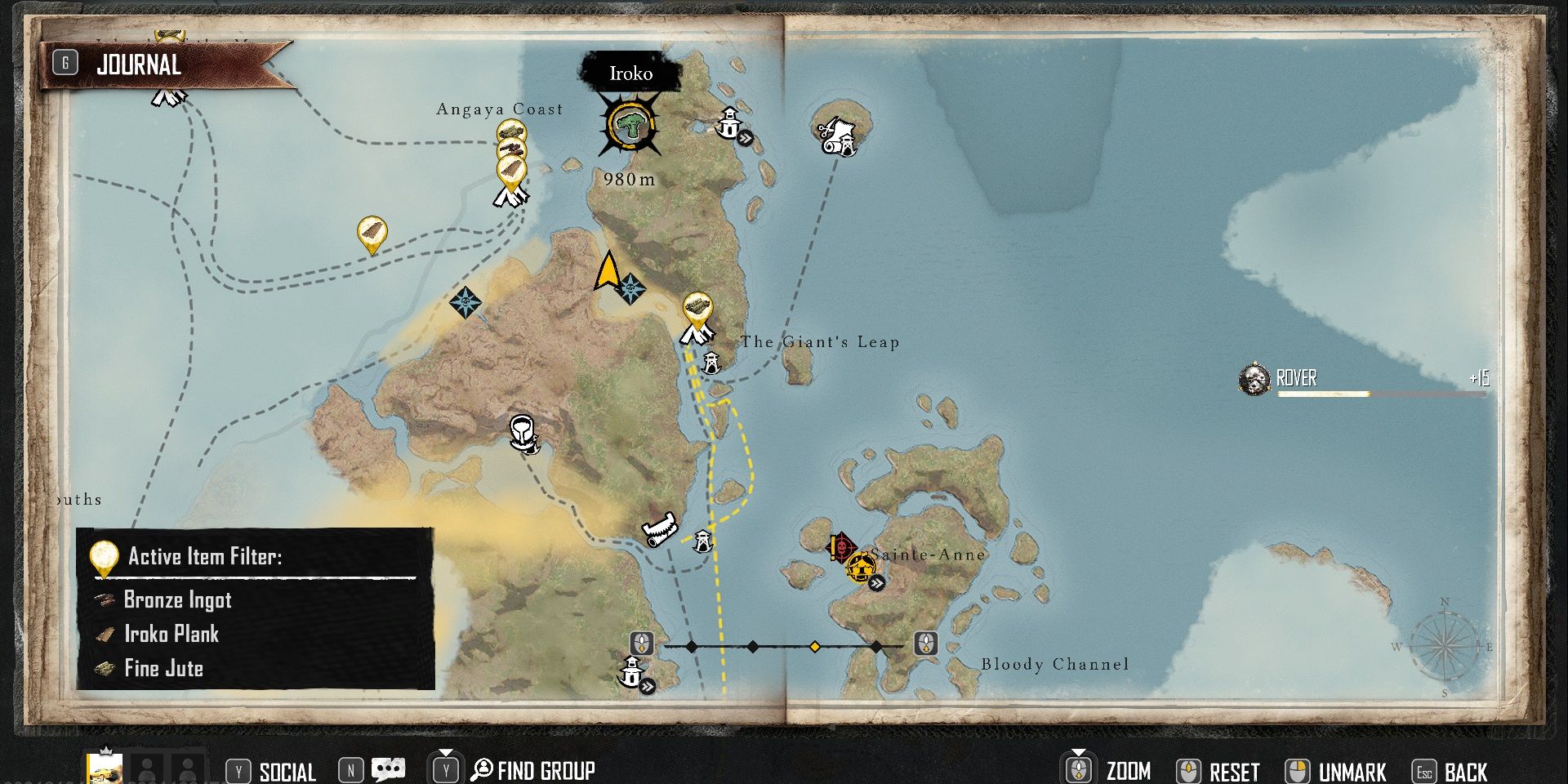Select the Iroko resource marker
The width and height of the screenshot is (1568, 784).
[x=630, y=126]
